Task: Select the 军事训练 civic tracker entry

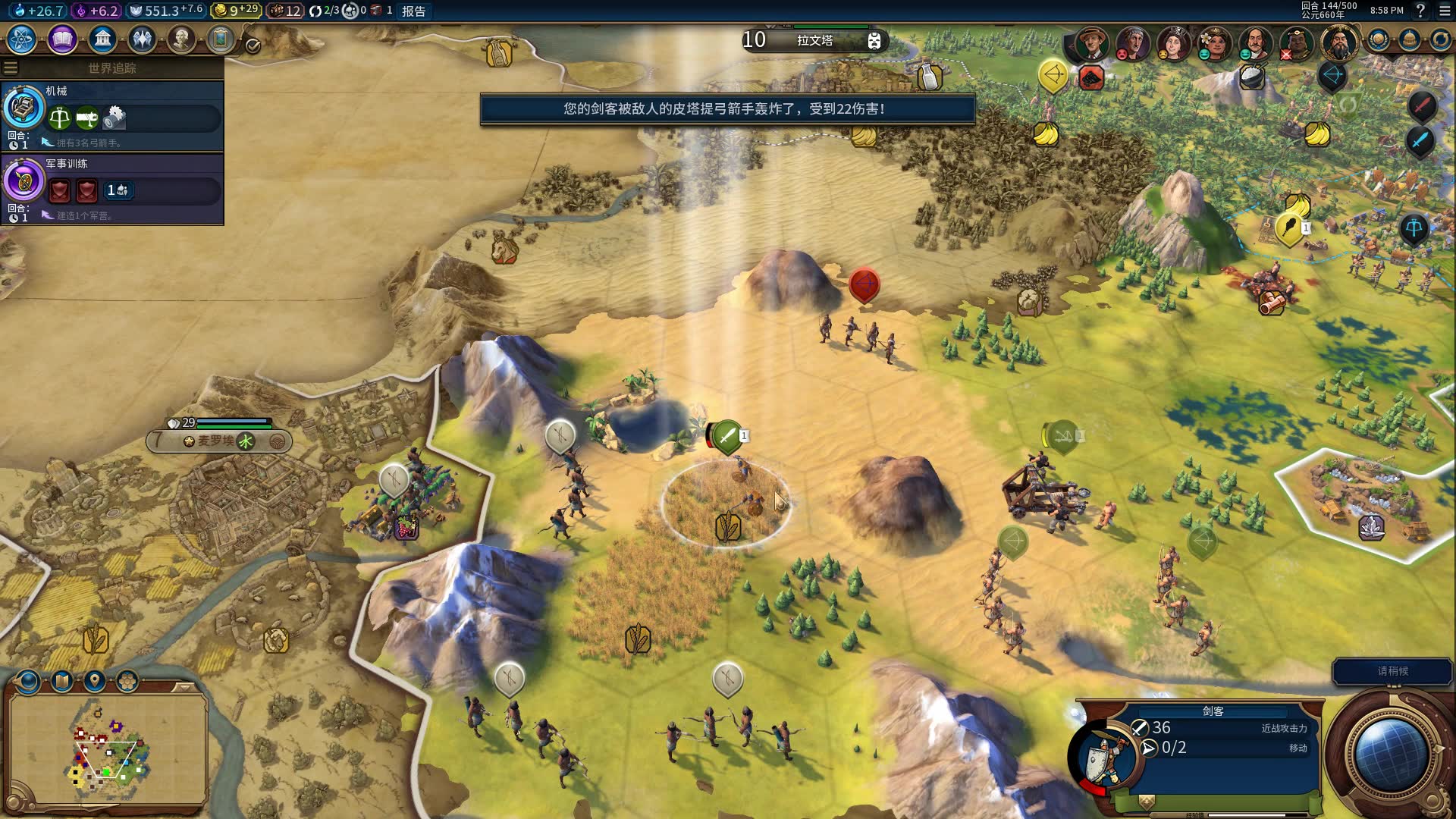Action: [112, 188]
